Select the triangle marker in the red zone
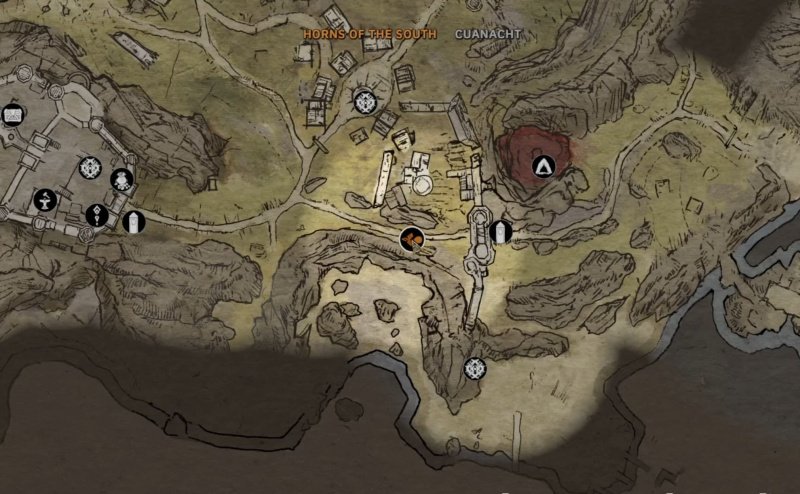This screenshot has height=494, width=800. tap(544, 166)
